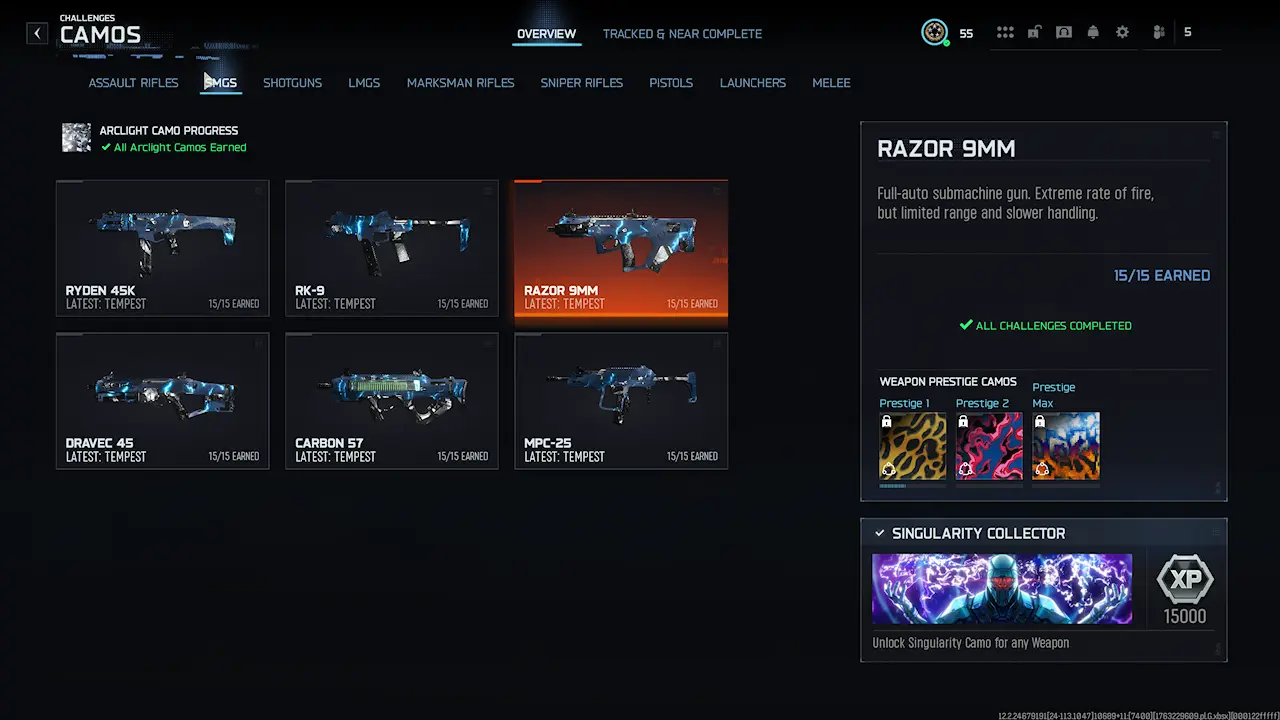The image size is (1280, 720).
Task: Click the progress bar under Prestige 1 camo
Action: pyautogui.click(x=912, y=485)
